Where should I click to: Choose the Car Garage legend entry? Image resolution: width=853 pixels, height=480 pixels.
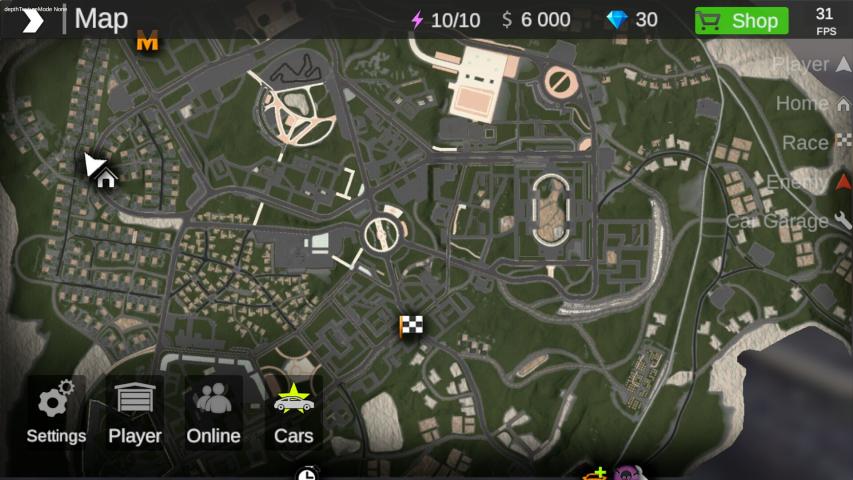coord(788,221)
